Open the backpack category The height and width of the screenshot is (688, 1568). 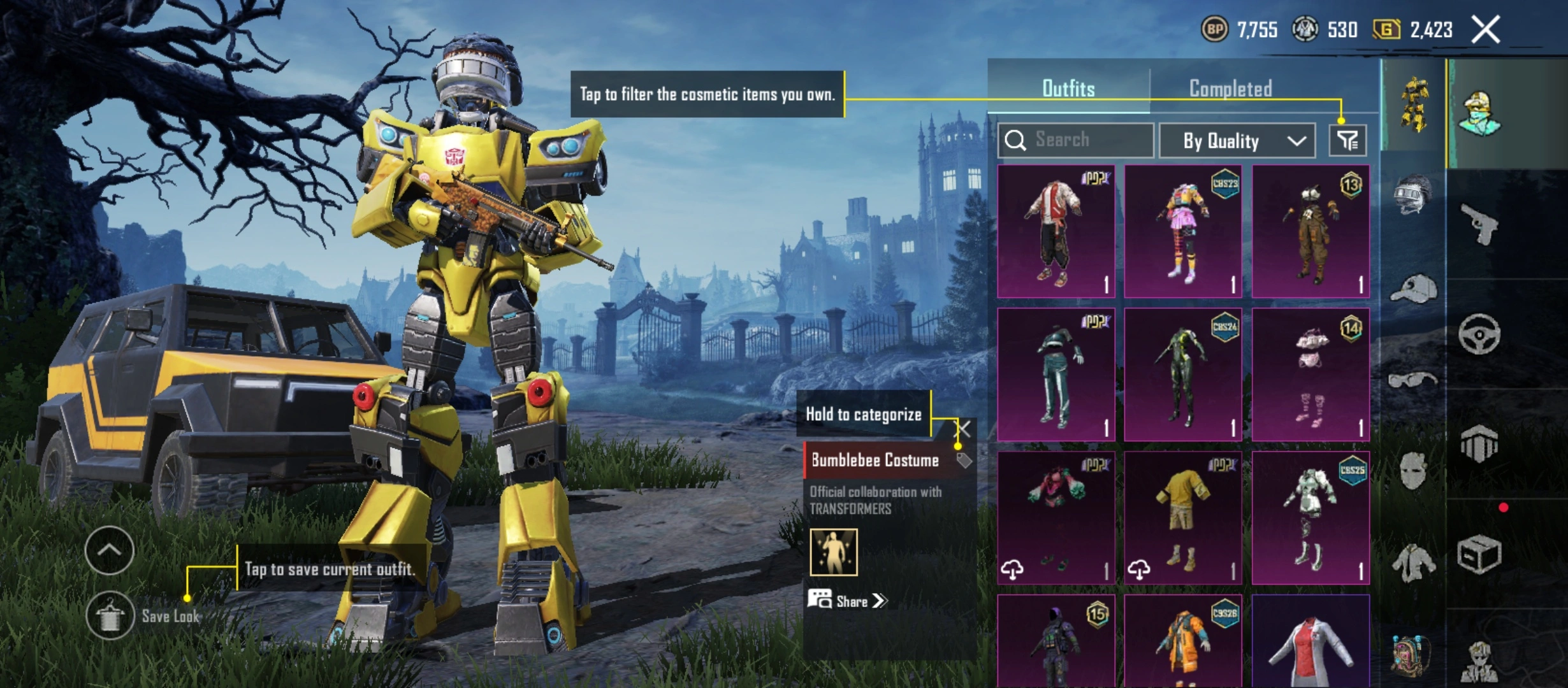1411,656
